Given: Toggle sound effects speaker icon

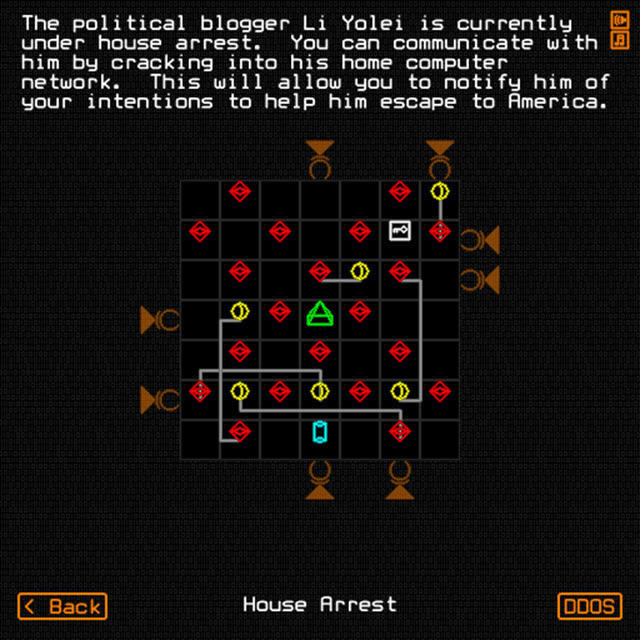Looking at the screenshot, I should point(618,19).
